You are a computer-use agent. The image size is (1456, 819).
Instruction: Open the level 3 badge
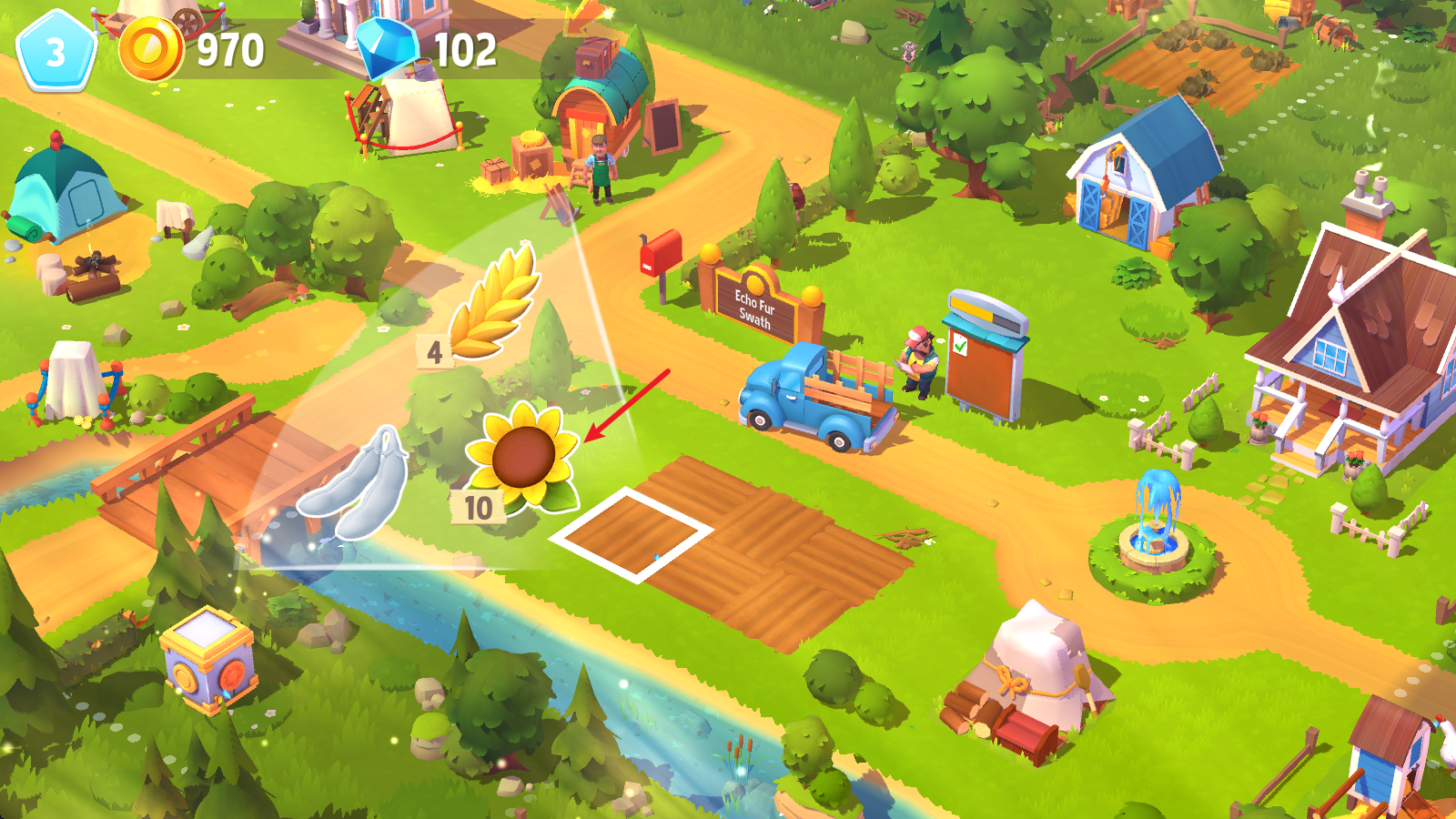(x=56, y=51)
